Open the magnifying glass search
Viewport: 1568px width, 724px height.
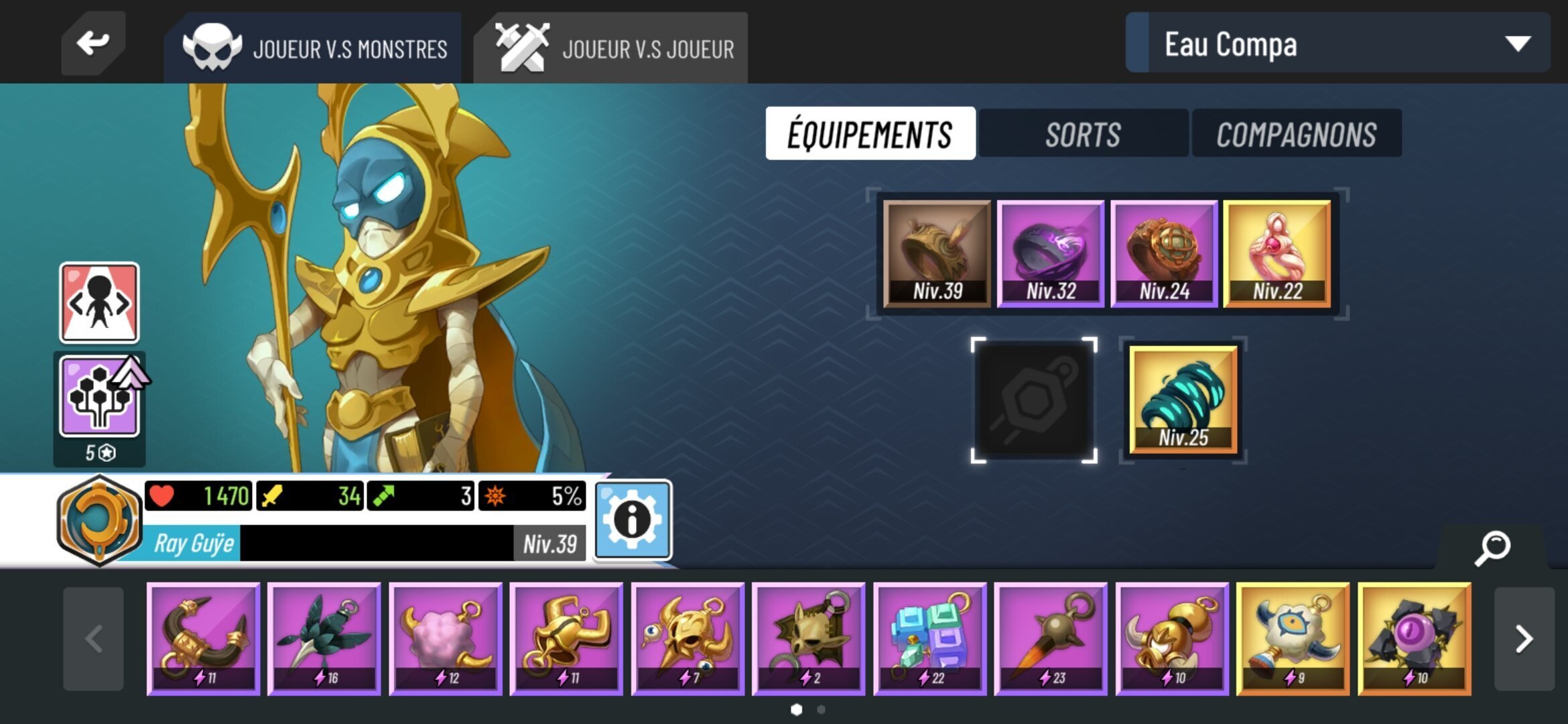[x=1492, y=548]
